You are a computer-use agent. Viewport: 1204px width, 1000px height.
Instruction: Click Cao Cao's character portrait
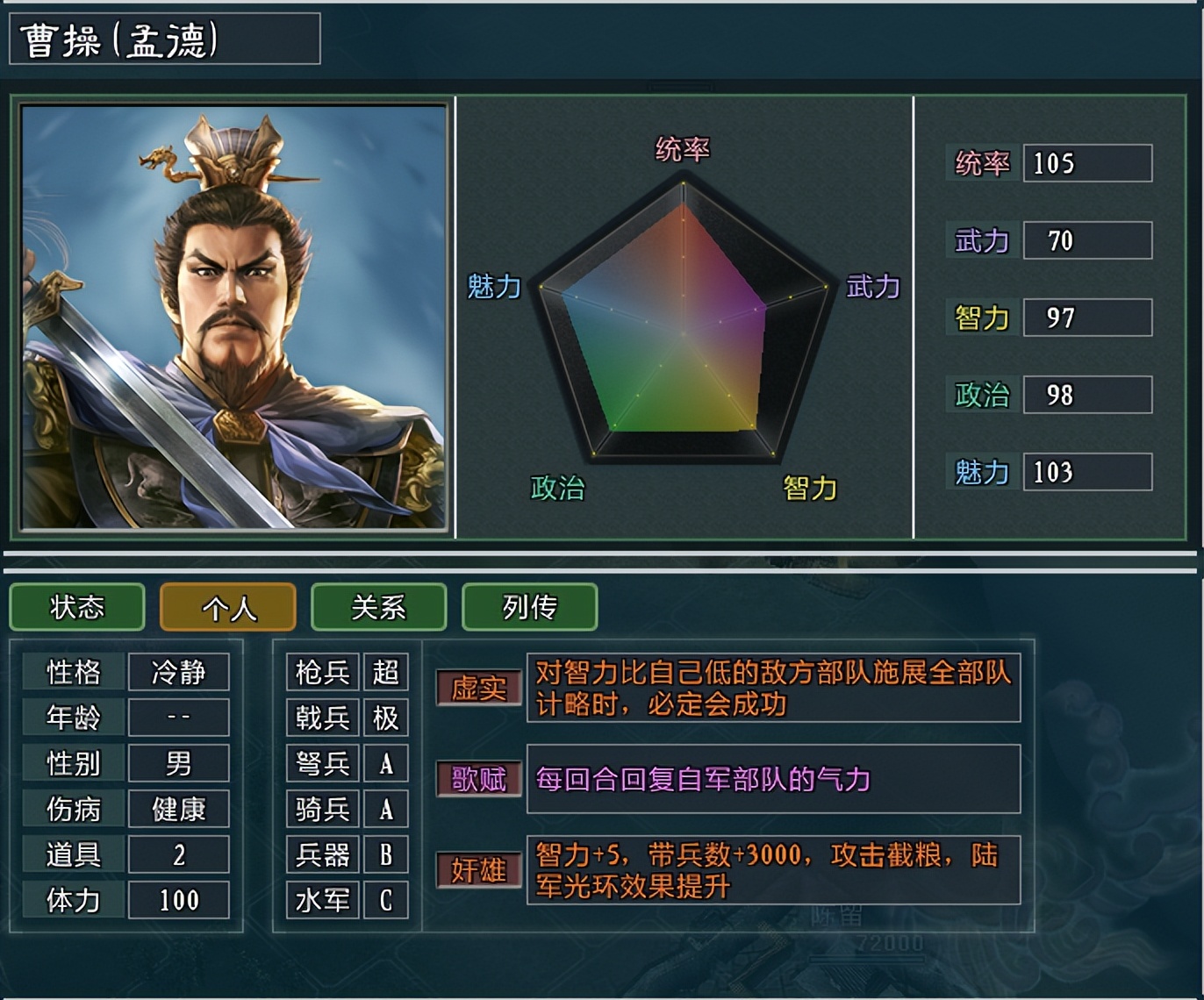233,316
